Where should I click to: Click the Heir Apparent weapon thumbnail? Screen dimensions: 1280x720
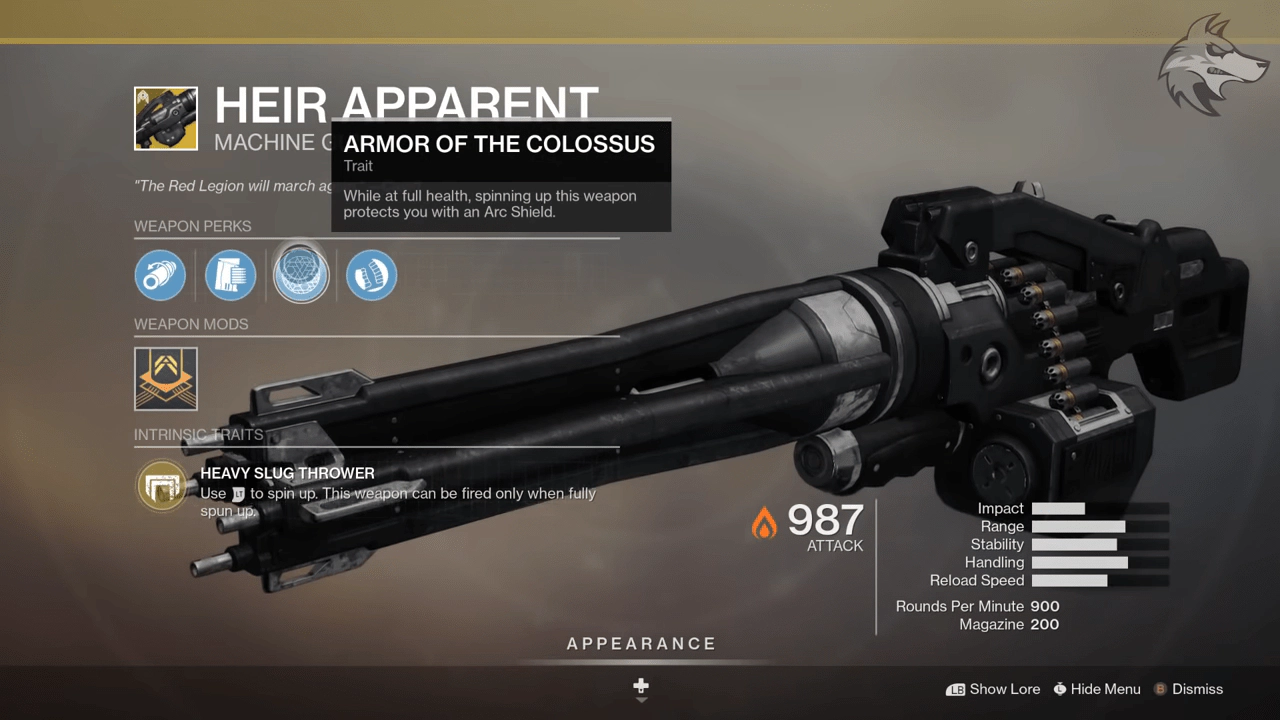coord(166,118)
